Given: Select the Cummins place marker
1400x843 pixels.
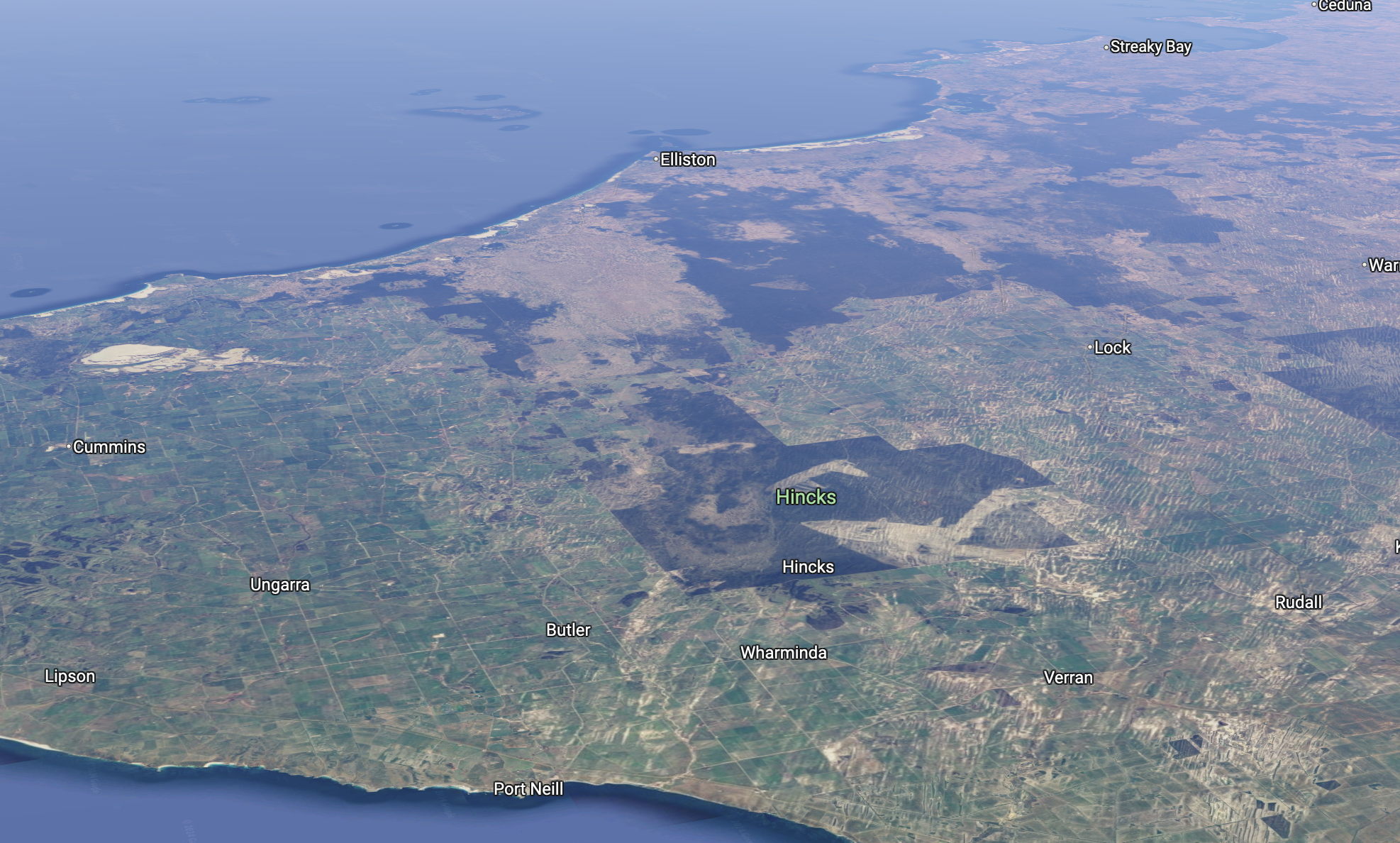Looking at the screenshot, I should [x=70, y=447].
